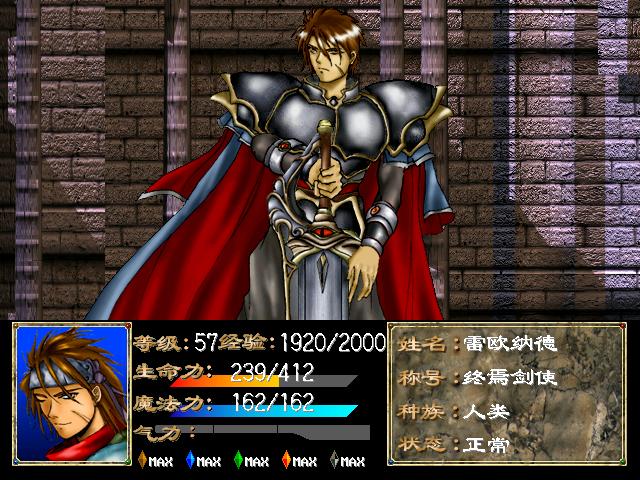Click the character portrait of 雷欧纳德
This screenshot has width=640, height=480.
71,391
